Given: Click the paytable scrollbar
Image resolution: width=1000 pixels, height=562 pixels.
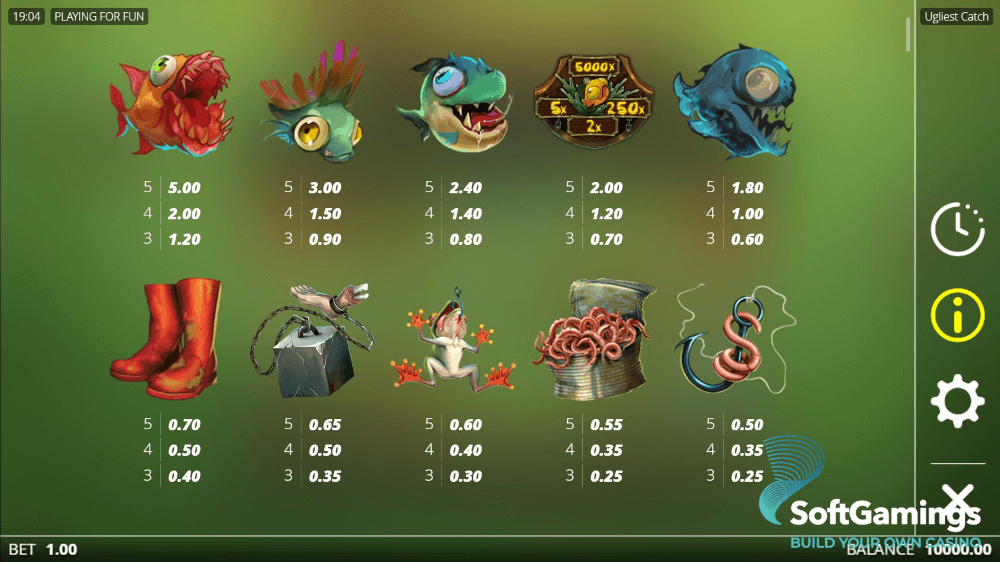Looking at the screenshot, I should pos(908,33).
